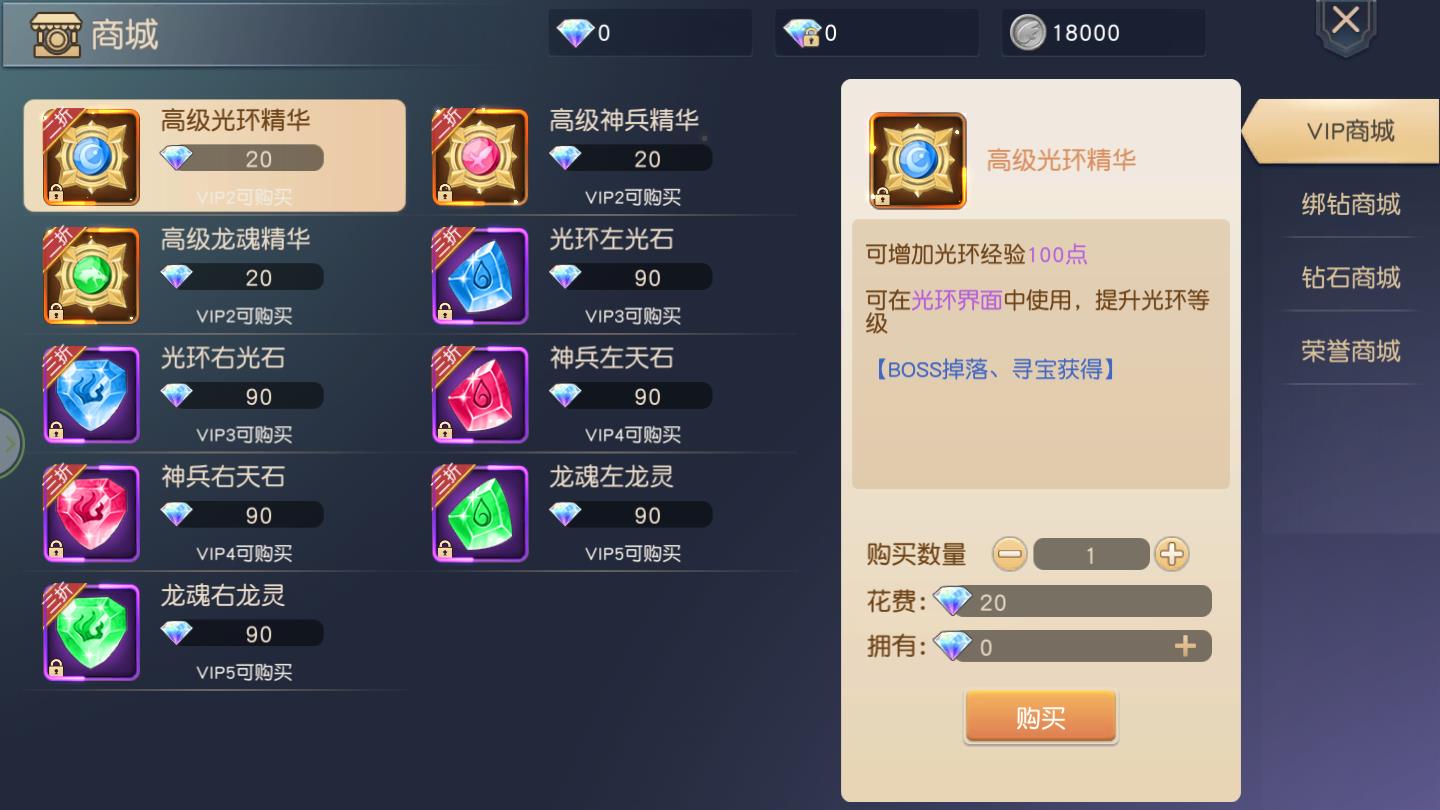Switch to the 荣誉商城 tab

[1351, 349]
